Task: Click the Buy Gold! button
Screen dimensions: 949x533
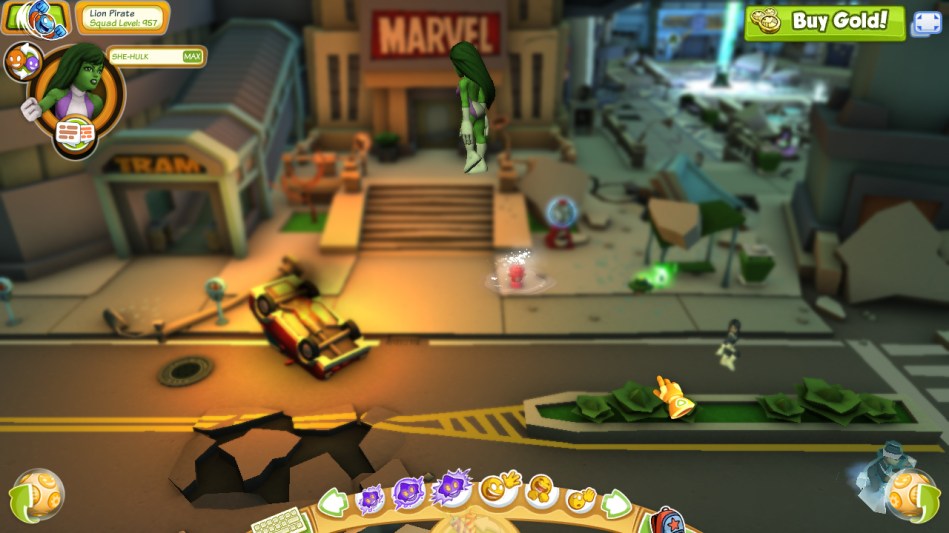Action: [824, 22]
